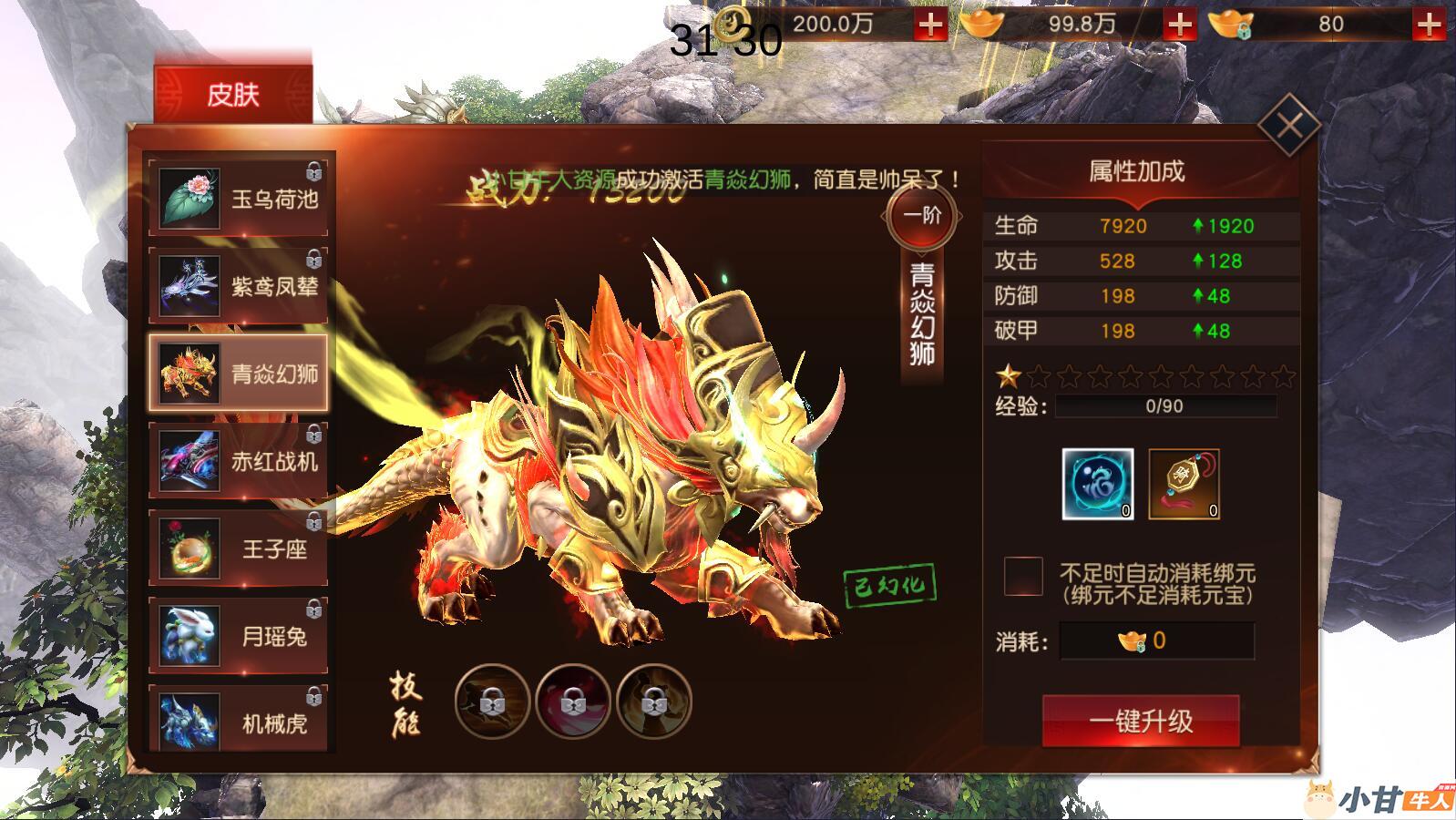Switch to the 皮肤 tab
The width and height of the screenshot is (1456, 820).
(x=232, y=94)
